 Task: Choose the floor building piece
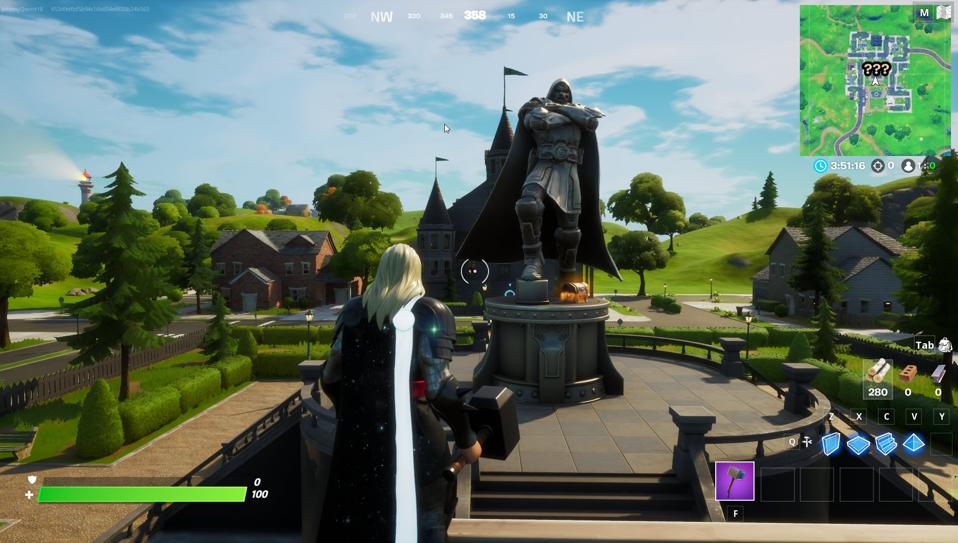coord(859,444)
